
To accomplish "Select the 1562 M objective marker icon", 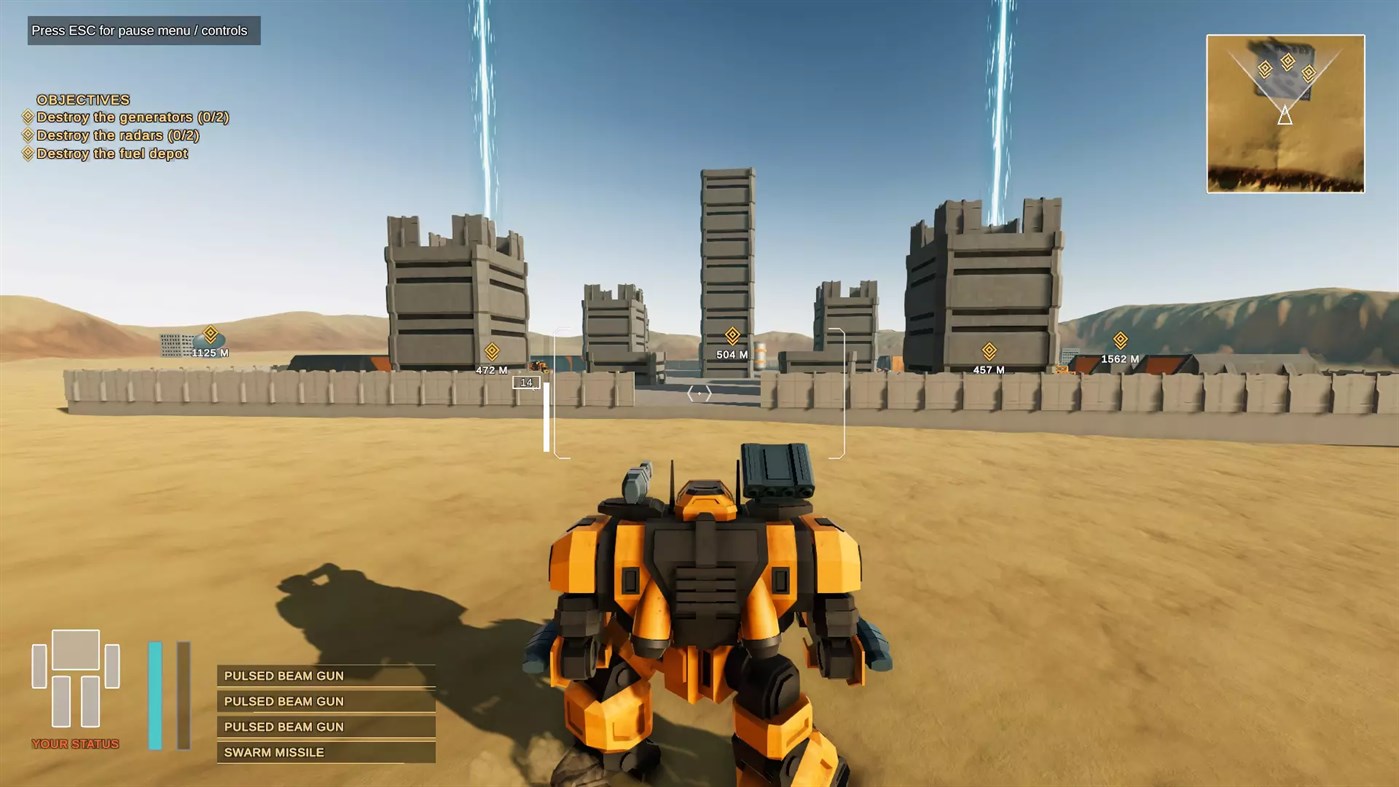I will click(1120, 341).
